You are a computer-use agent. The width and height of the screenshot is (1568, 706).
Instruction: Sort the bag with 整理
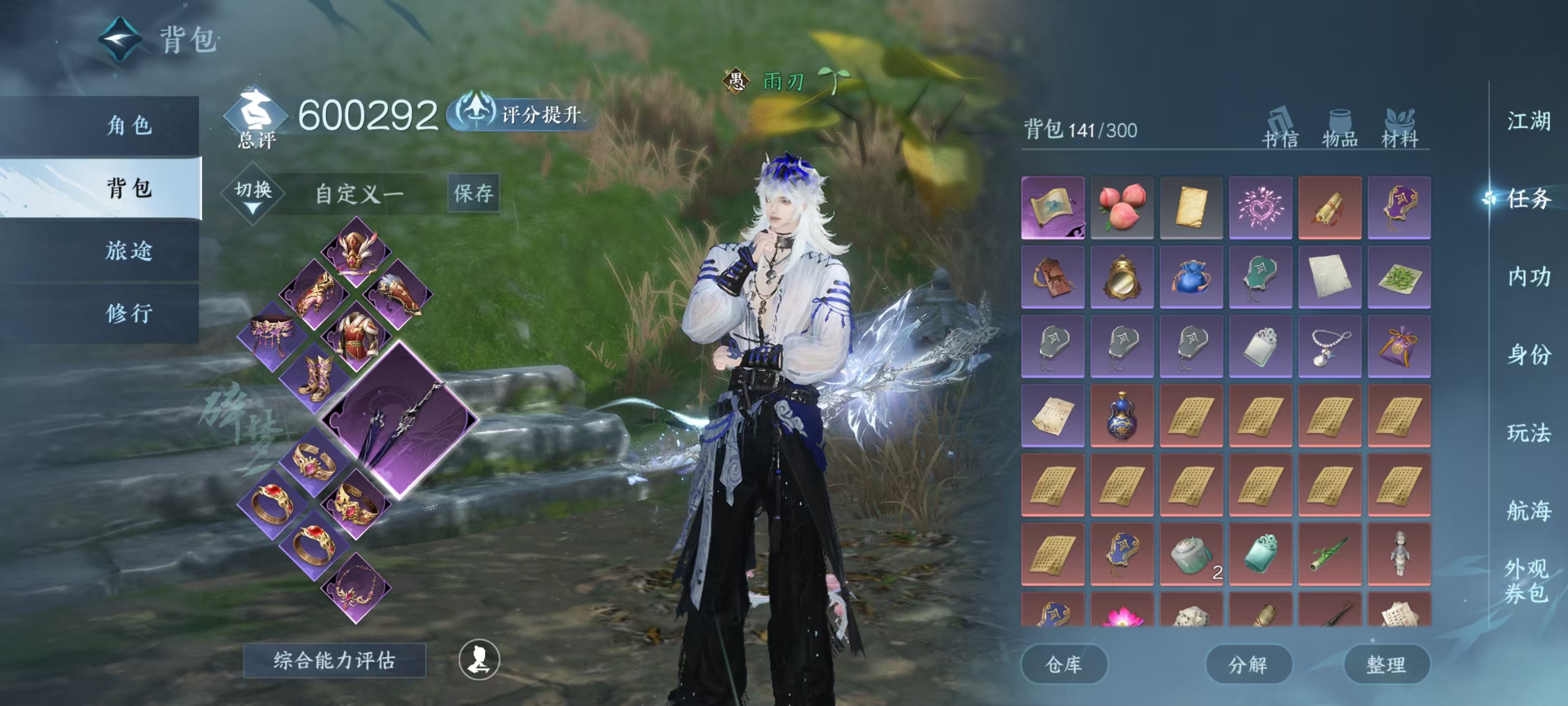(x=1386, y=664)
